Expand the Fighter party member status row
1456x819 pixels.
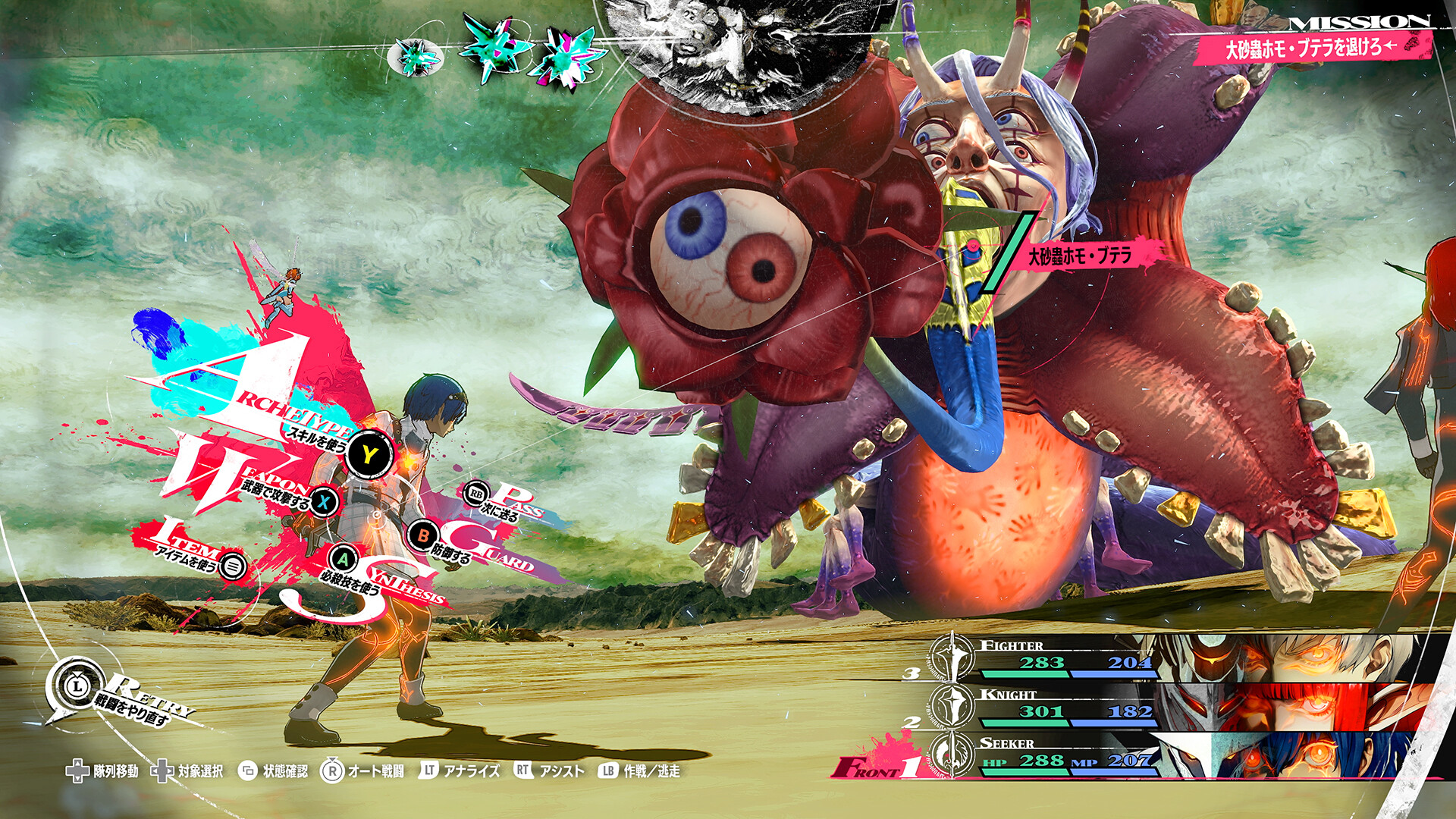tap(1062, 656)
